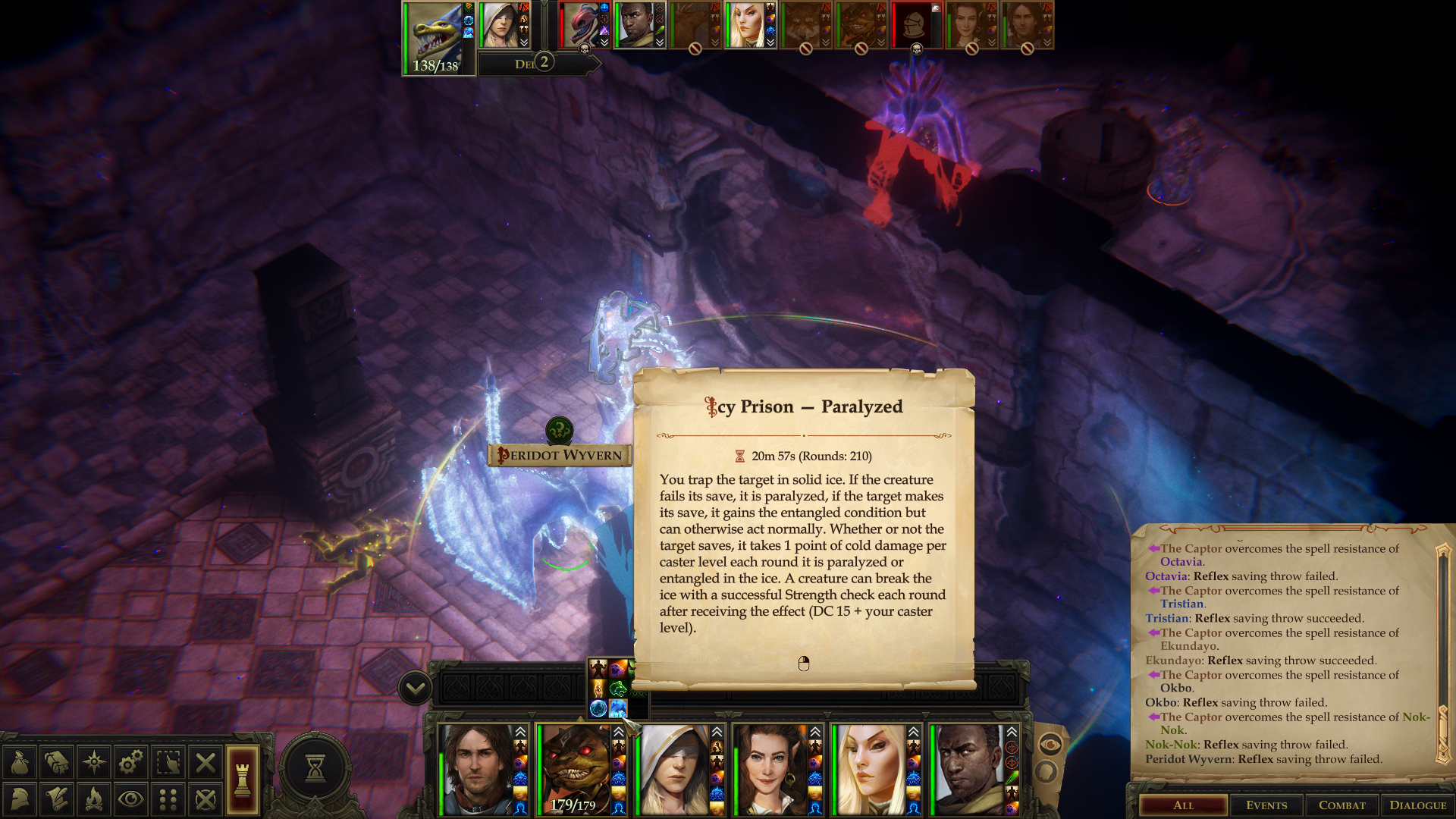Image resolution: width=1456 pixels, height=819 pixels.
Task: Switch combat log to Combat tab
Action: pyautogui.click(x=1341, y=805)
